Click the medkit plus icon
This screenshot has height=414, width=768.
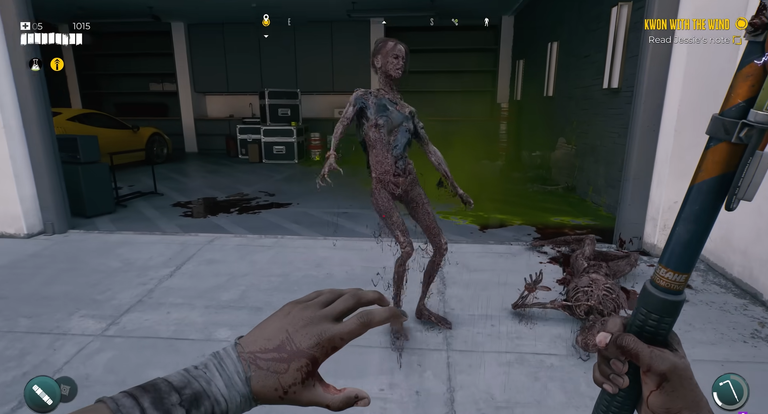pos(25,26)
